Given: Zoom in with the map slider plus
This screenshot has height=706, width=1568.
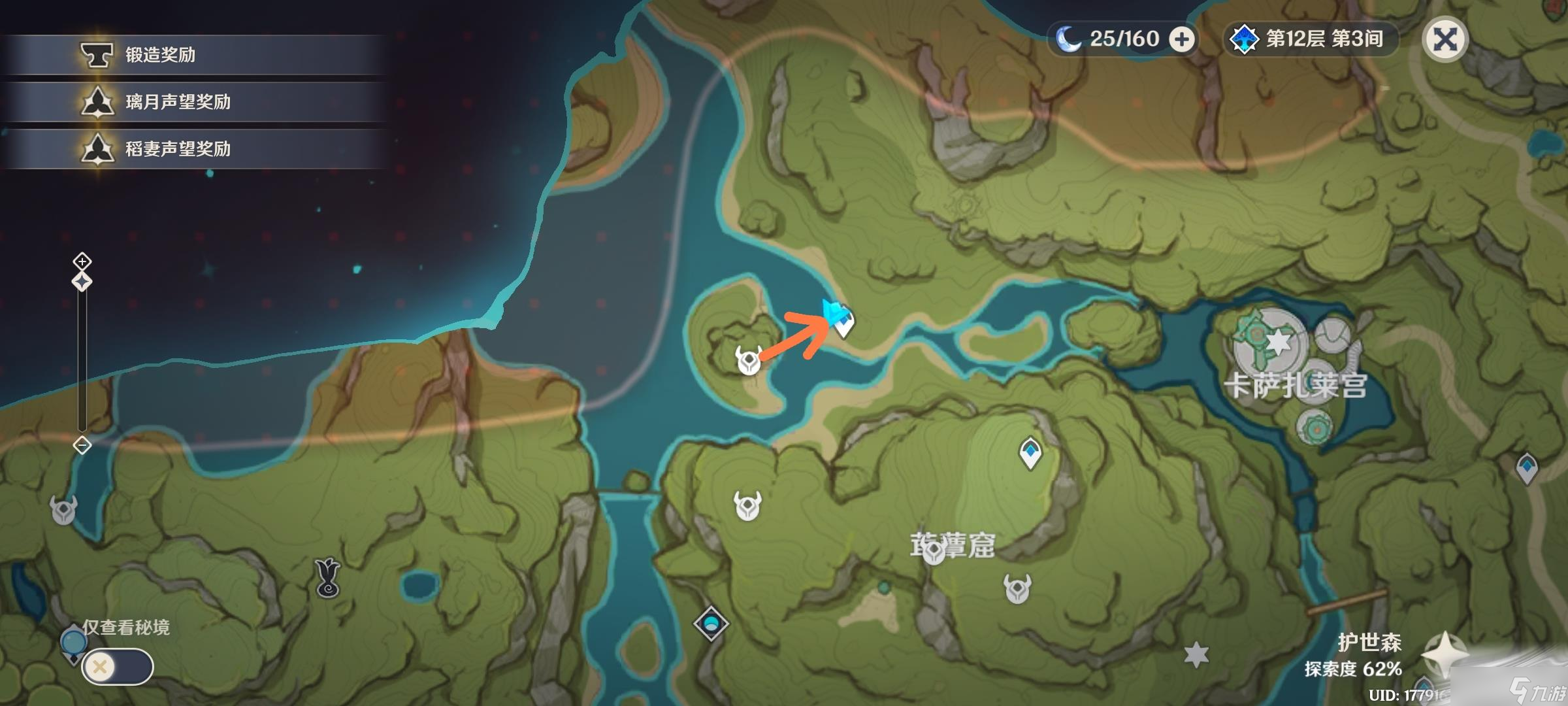Looking at the screenshot, I should coord(82,262).
